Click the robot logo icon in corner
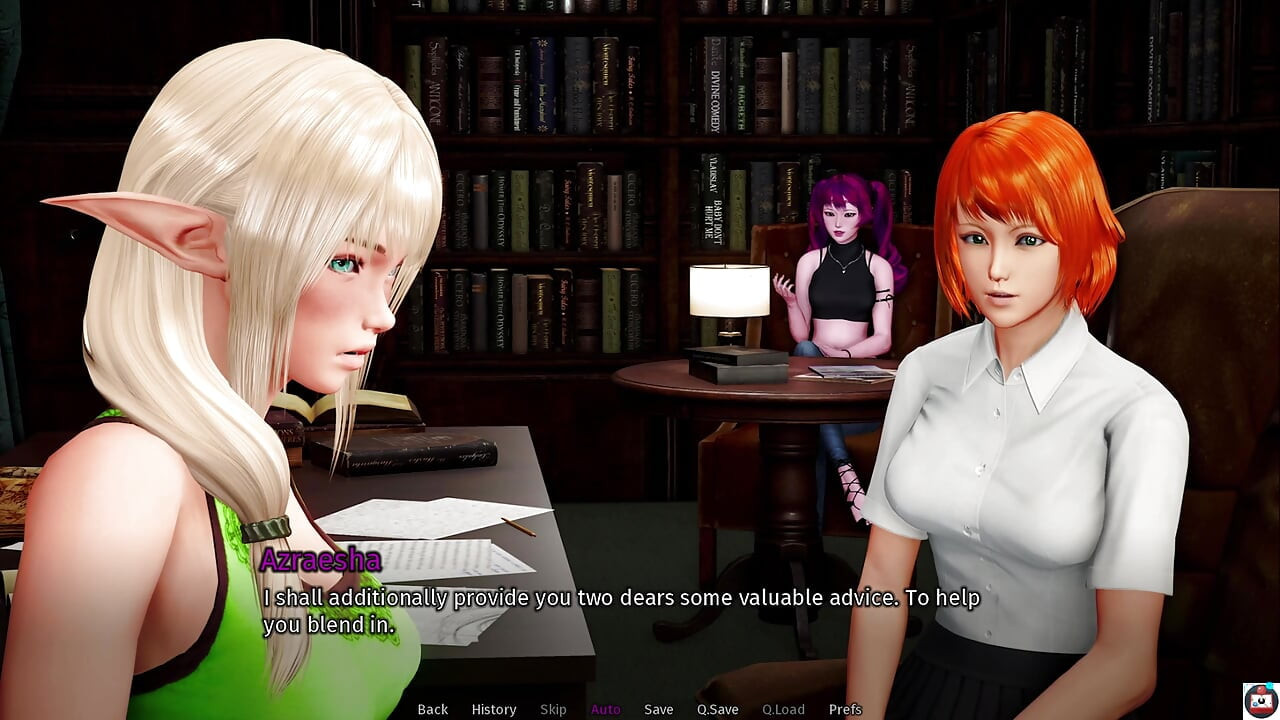This screenshot has width=1280, height=720. (1259, 699)
